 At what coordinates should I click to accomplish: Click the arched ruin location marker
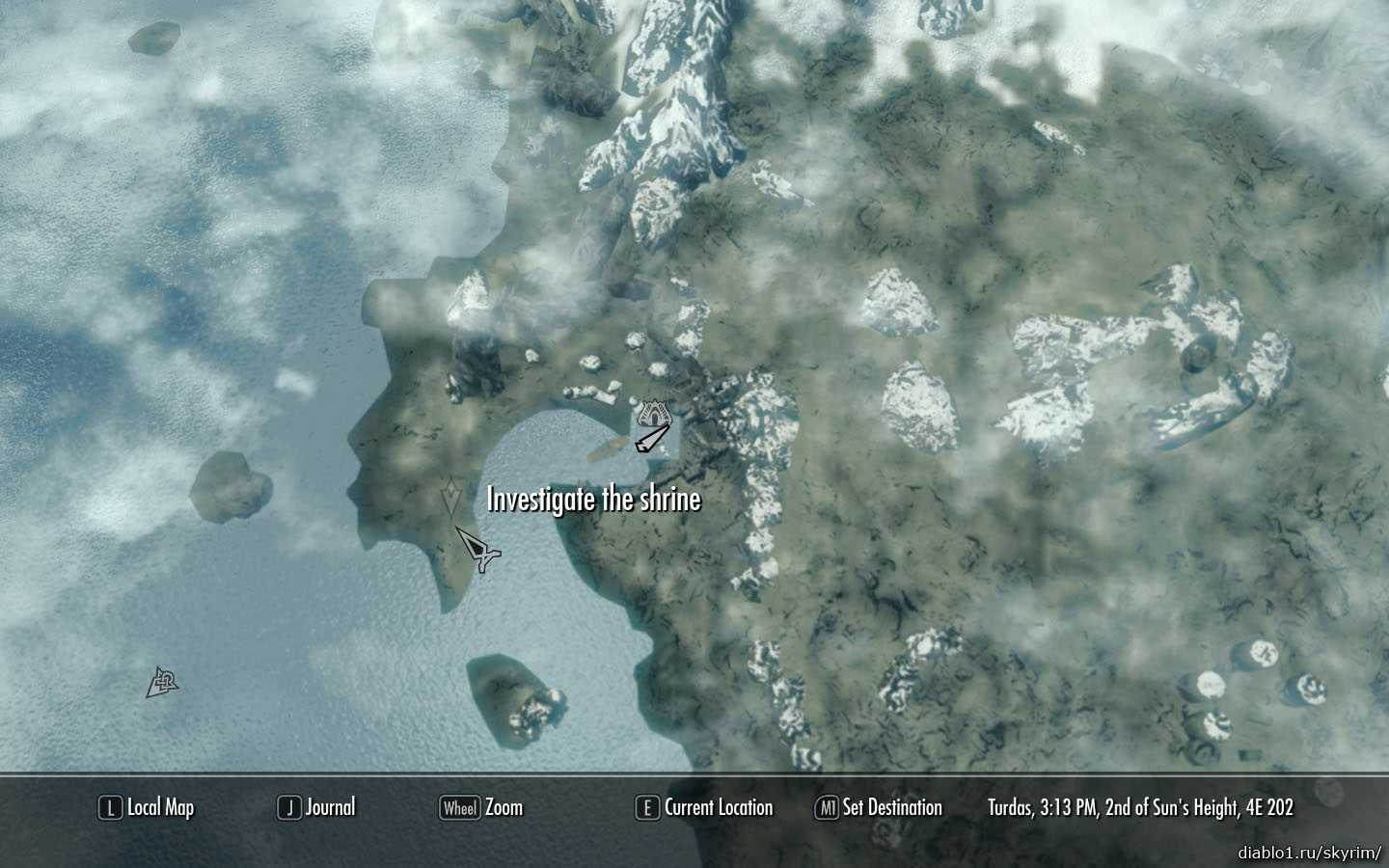coord(655,415)
